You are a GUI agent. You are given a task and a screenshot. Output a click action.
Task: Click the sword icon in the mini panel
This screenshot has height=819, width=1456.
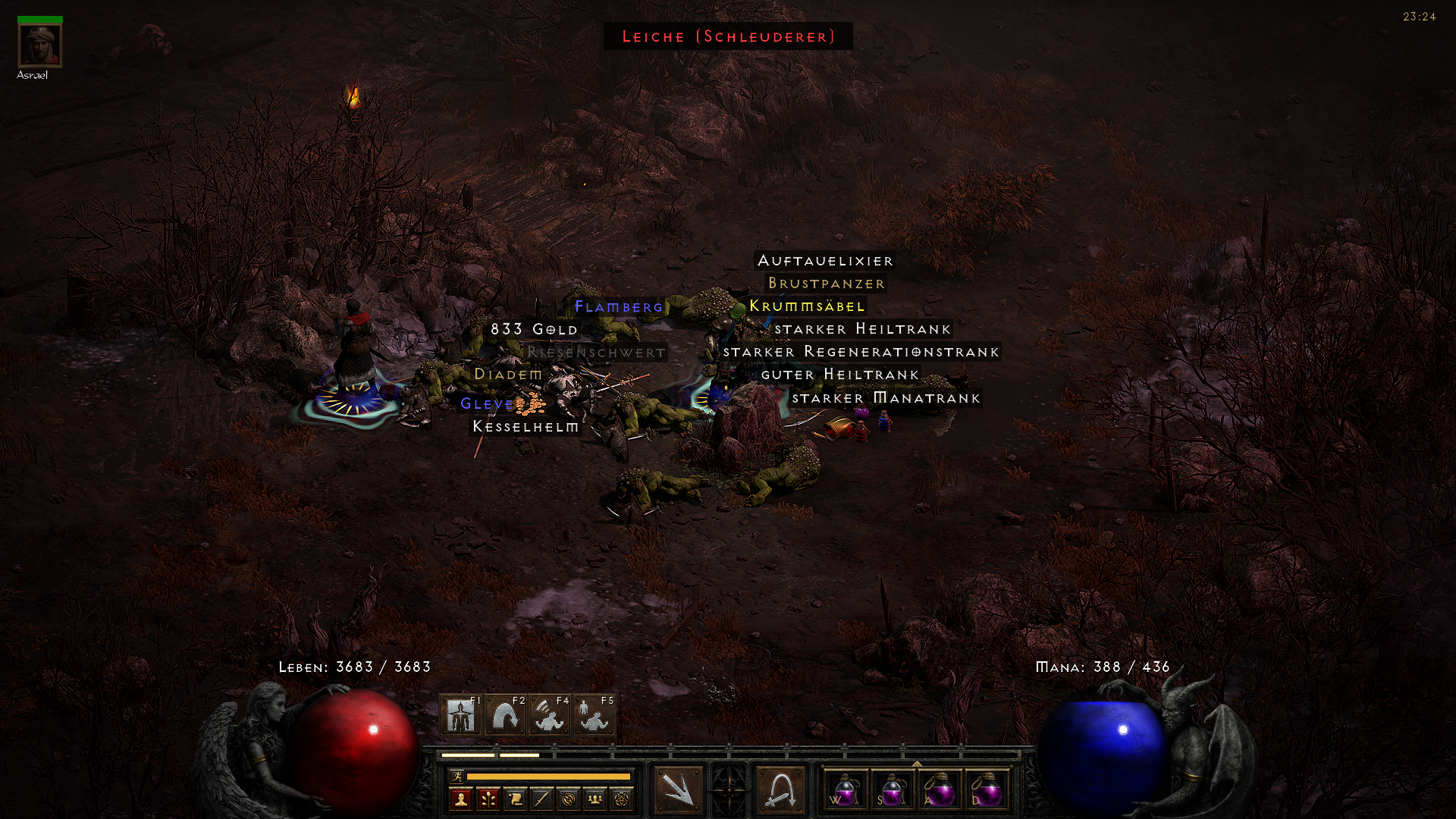tap(542, 800)
